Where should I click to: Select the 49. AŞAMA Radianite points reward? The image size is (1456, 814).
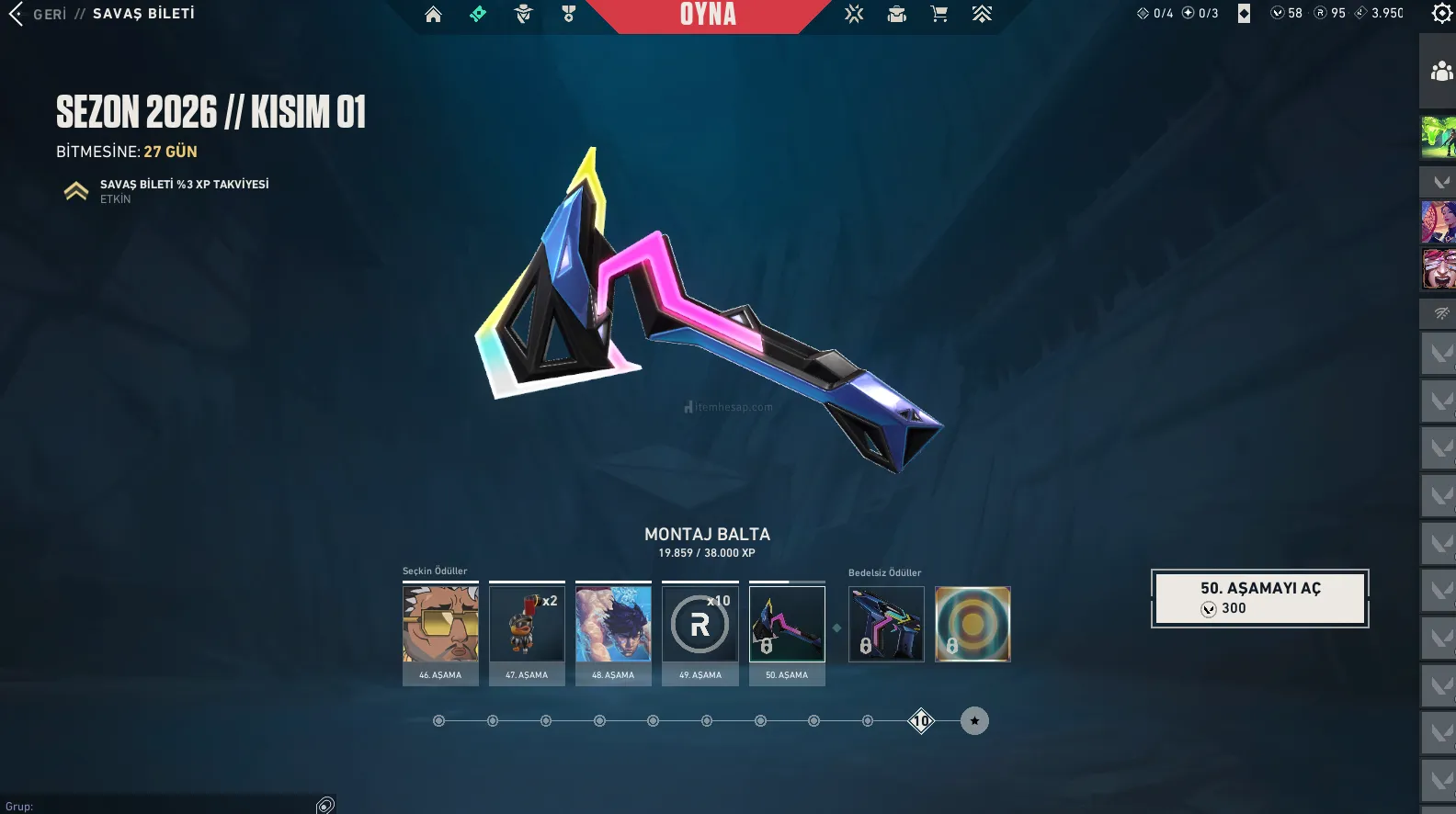700,625
